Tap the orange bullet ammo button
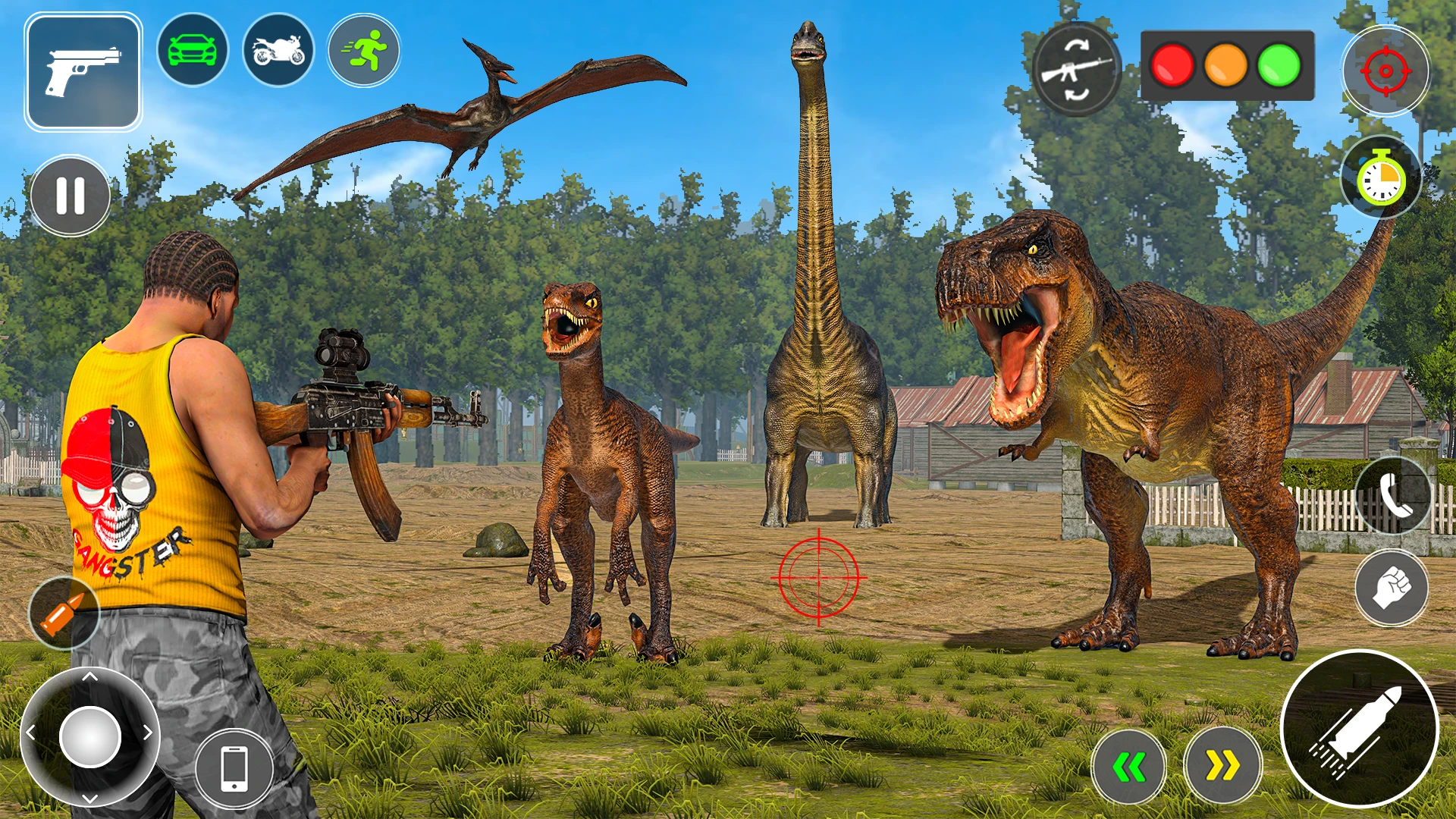 click(64, 613)
